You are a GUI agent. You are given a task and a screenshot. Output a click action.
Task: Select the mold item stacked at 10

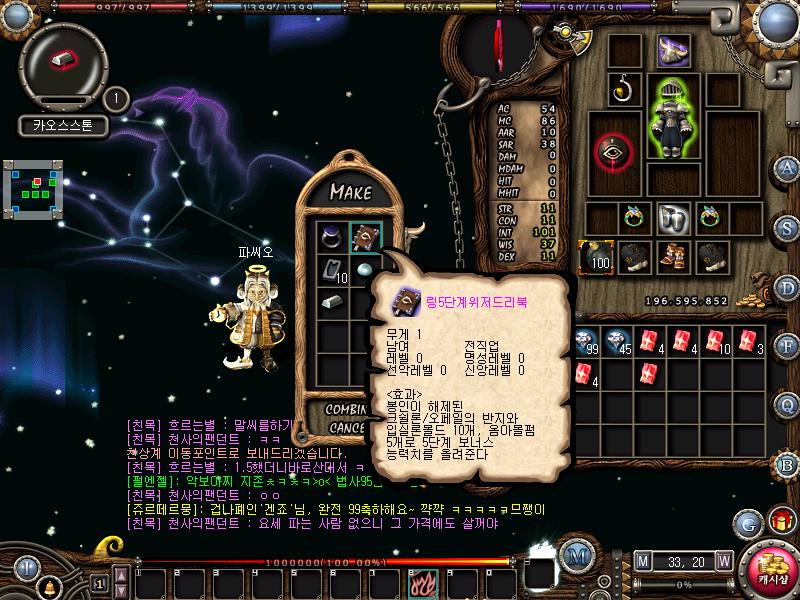coord(333,269)
